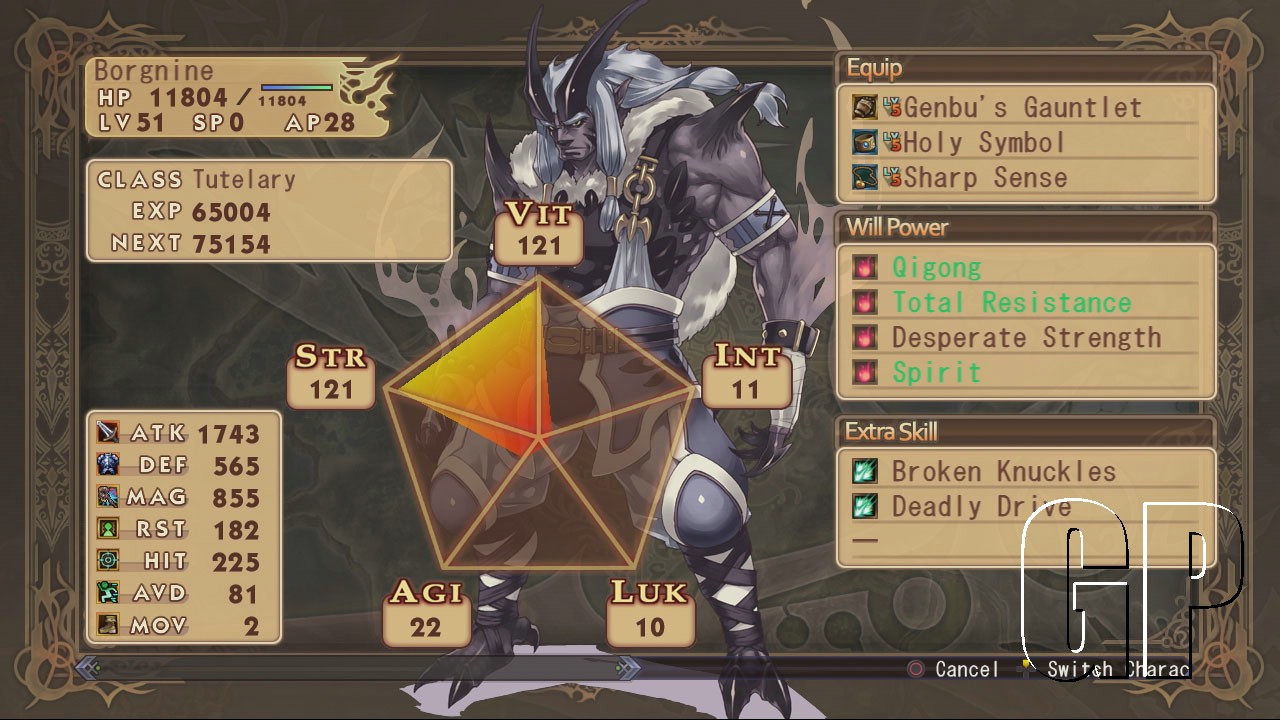Viewport: 1280px width, 720px height.
Task: Pick the Qigong will power
Action: (x=936, y=268)
